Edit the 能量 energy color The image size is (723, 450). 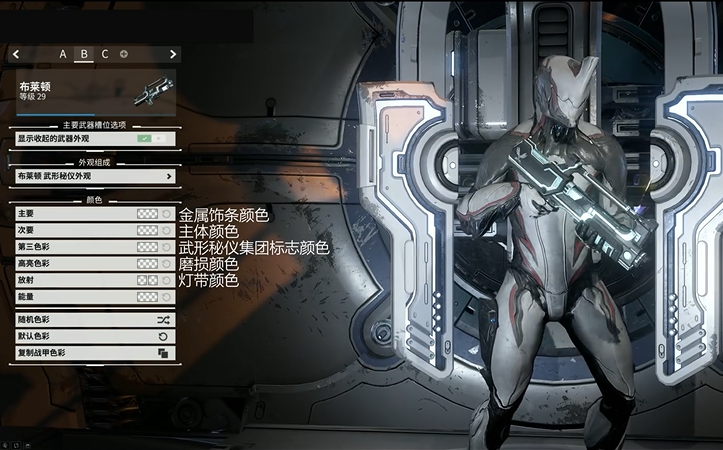[147, 297]
